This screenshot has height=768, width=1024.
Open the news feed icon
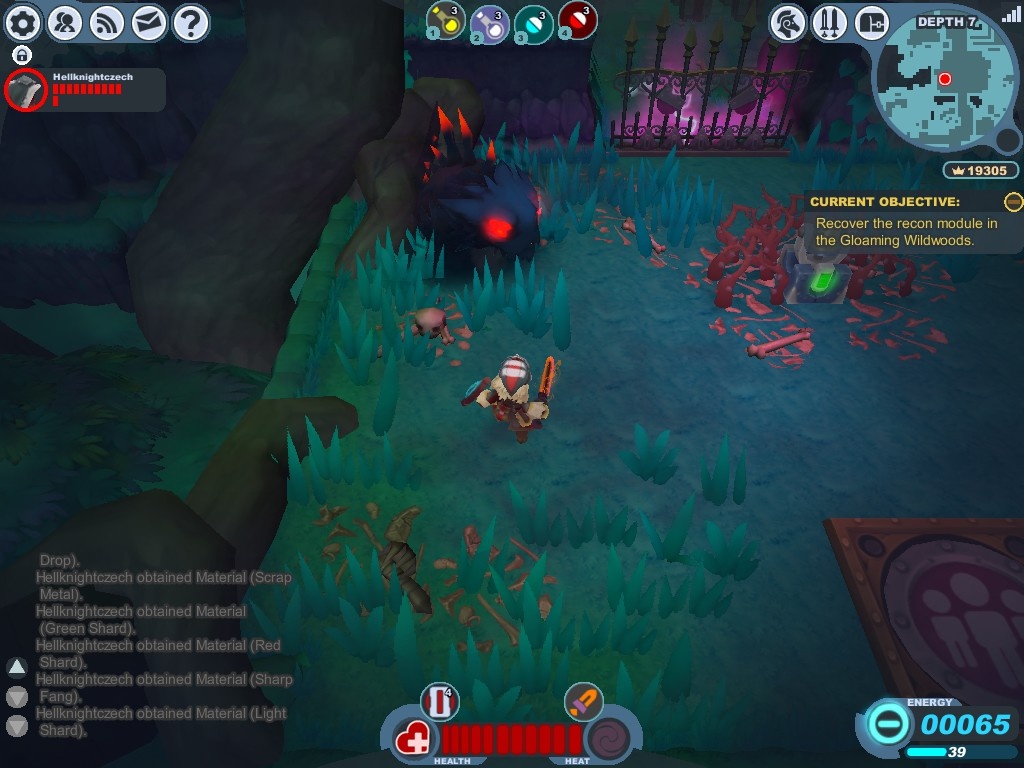[x=107, y=22]
